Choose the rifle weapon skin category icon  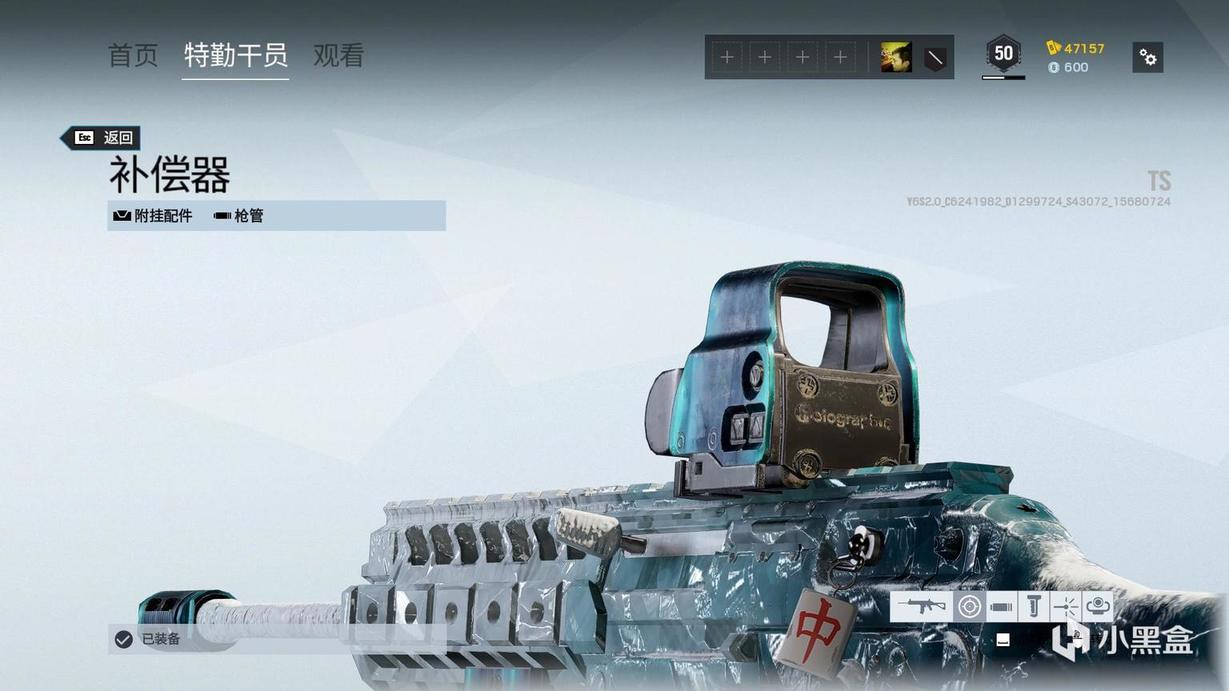click(x=920, y=606)
